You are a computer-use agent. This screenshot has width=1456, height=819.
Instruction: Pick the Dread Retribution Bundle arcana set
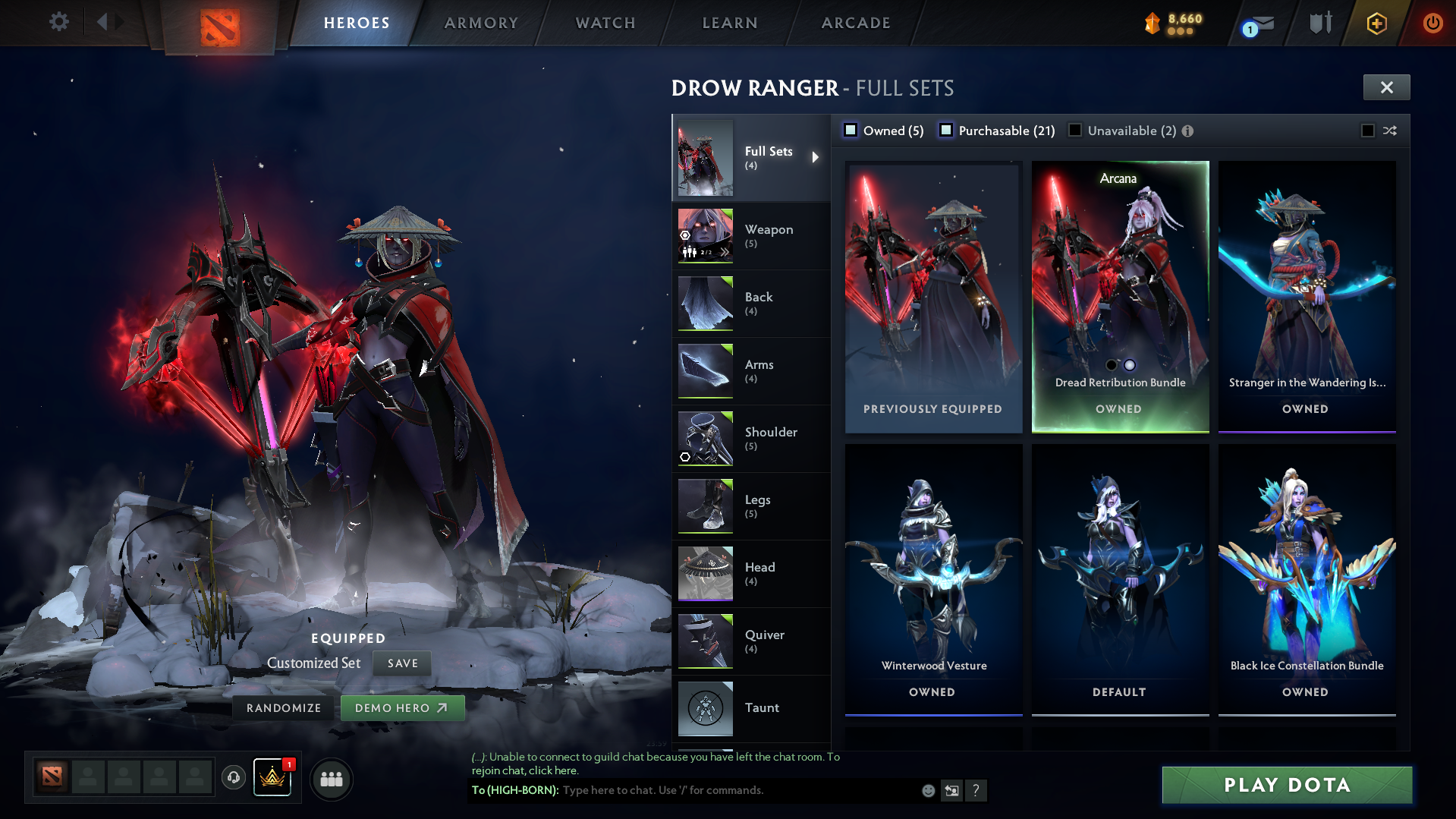tap(1120, 296)
